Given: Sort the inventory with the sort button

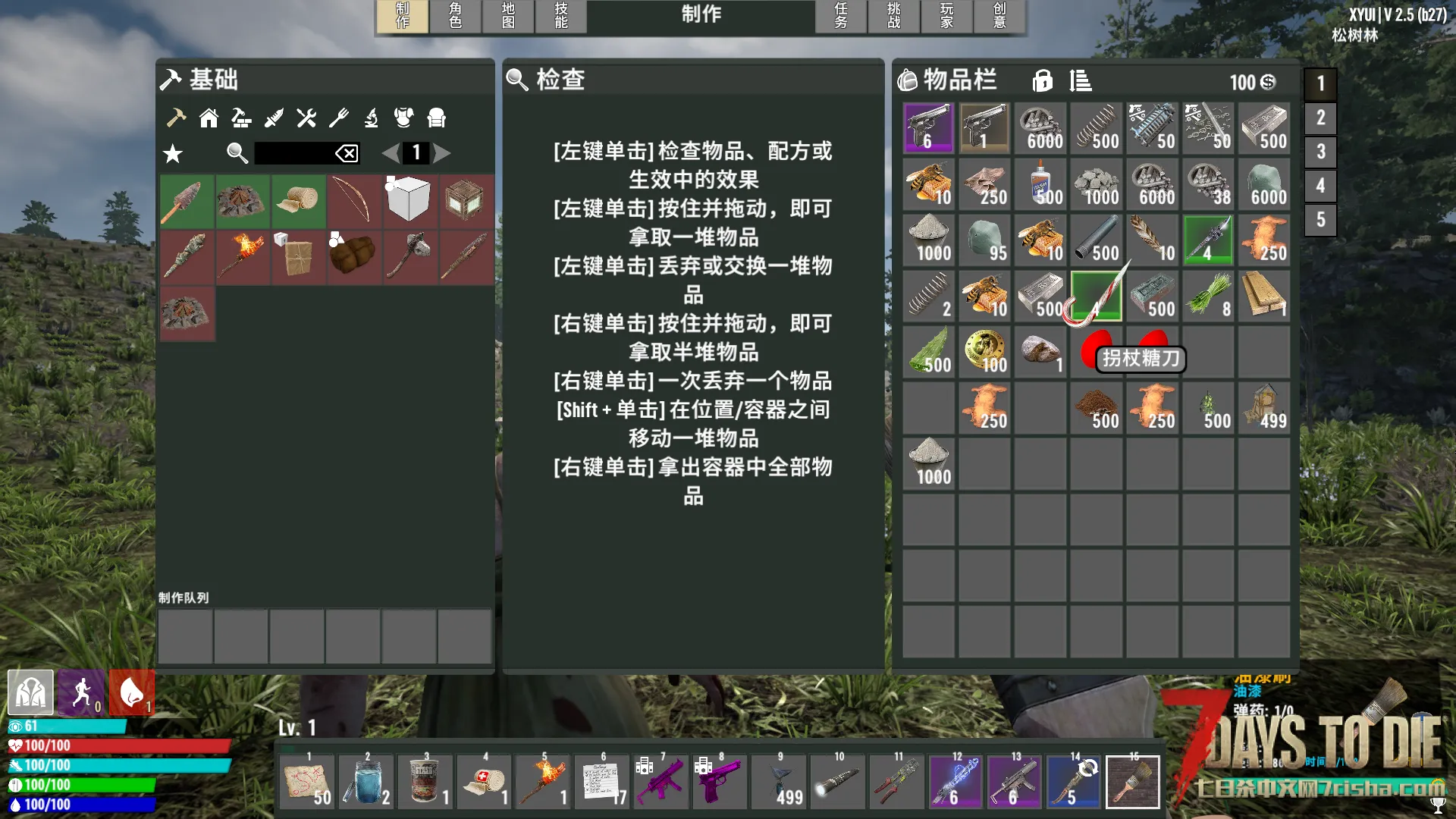Looking at the screenshot, I should (x=1081, y=80).
